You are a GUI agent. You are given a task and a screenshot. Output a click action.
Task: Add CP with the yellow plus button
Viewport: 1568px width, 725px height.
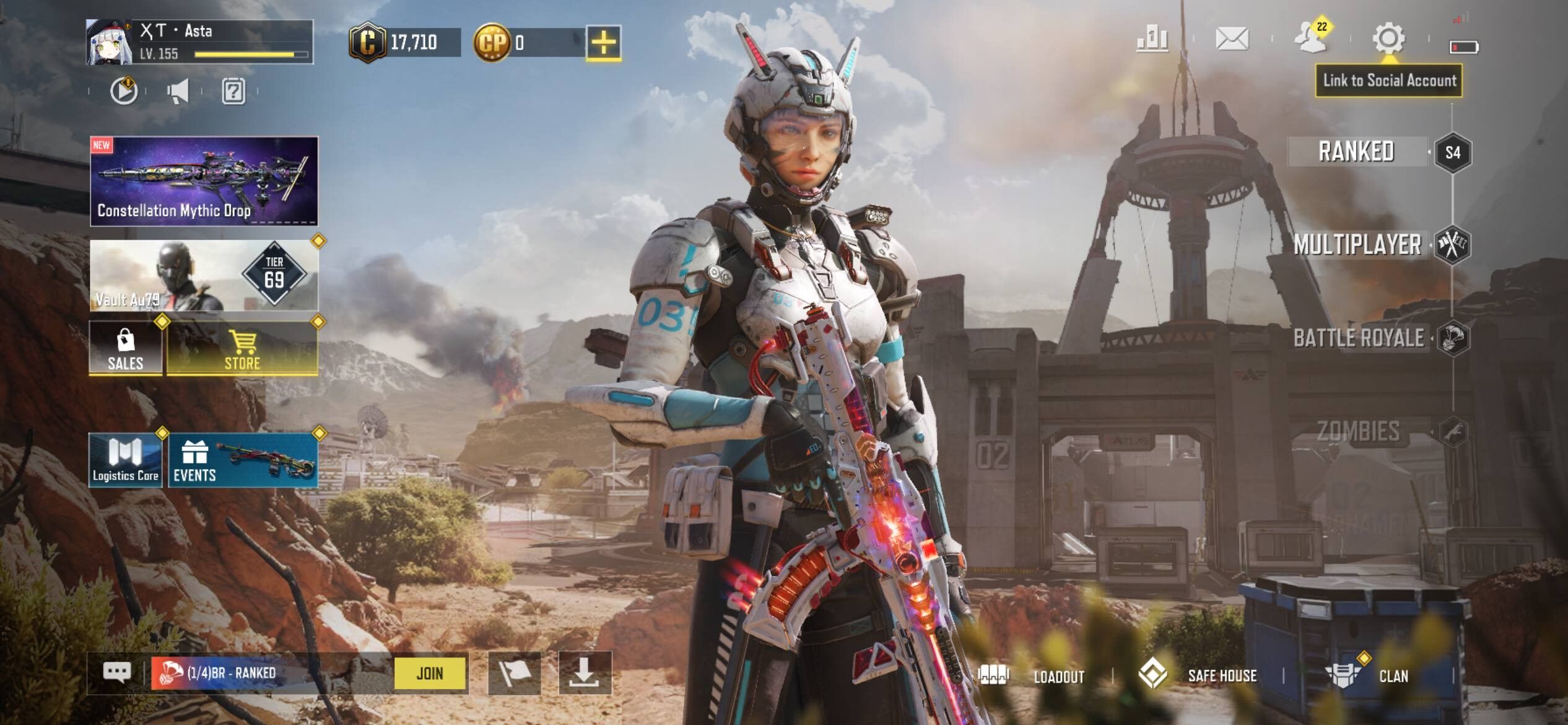point(604,43)
